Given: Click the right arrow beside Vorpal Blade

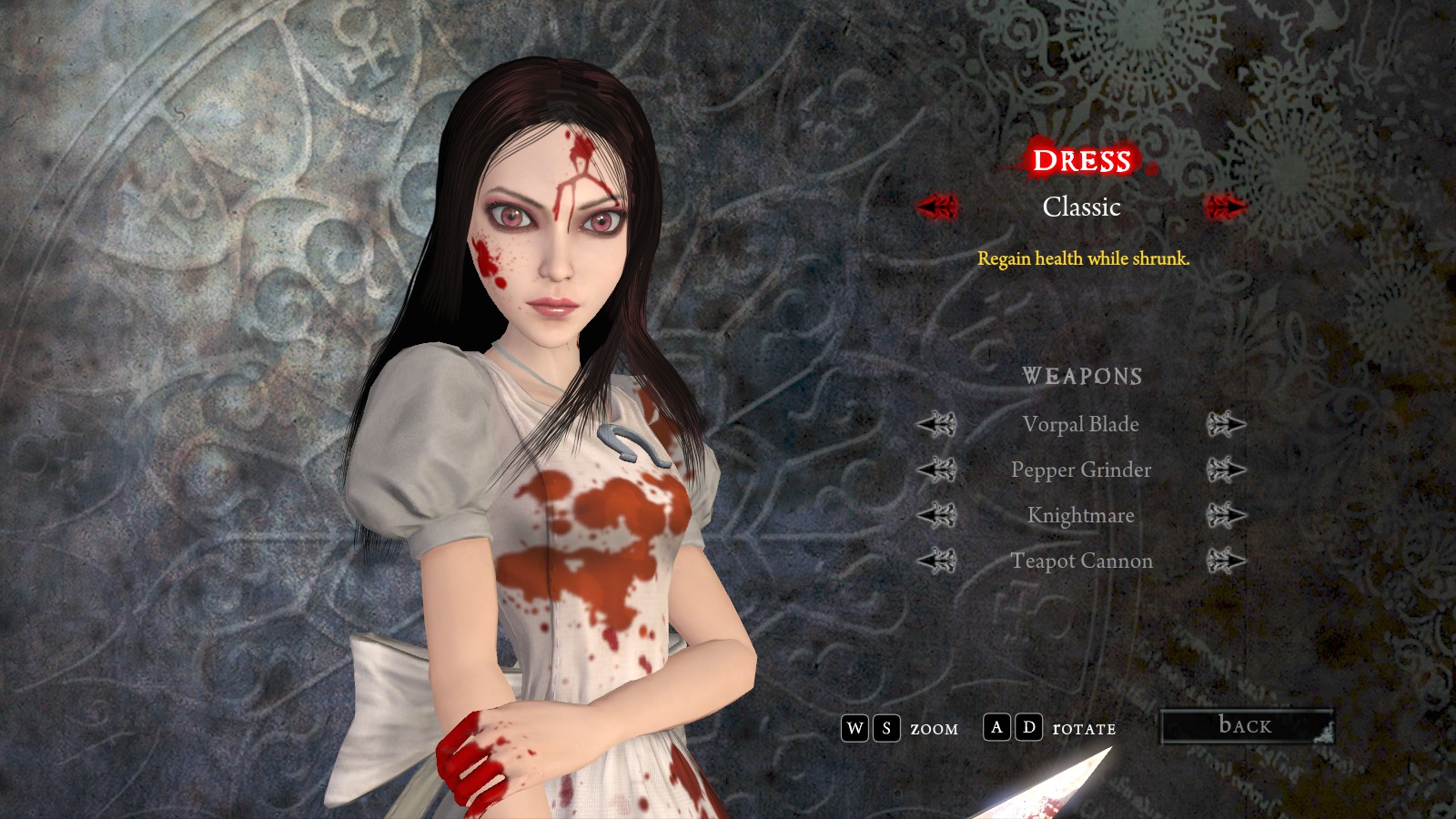Looking at the screenshot, I should coord(1226,424).
